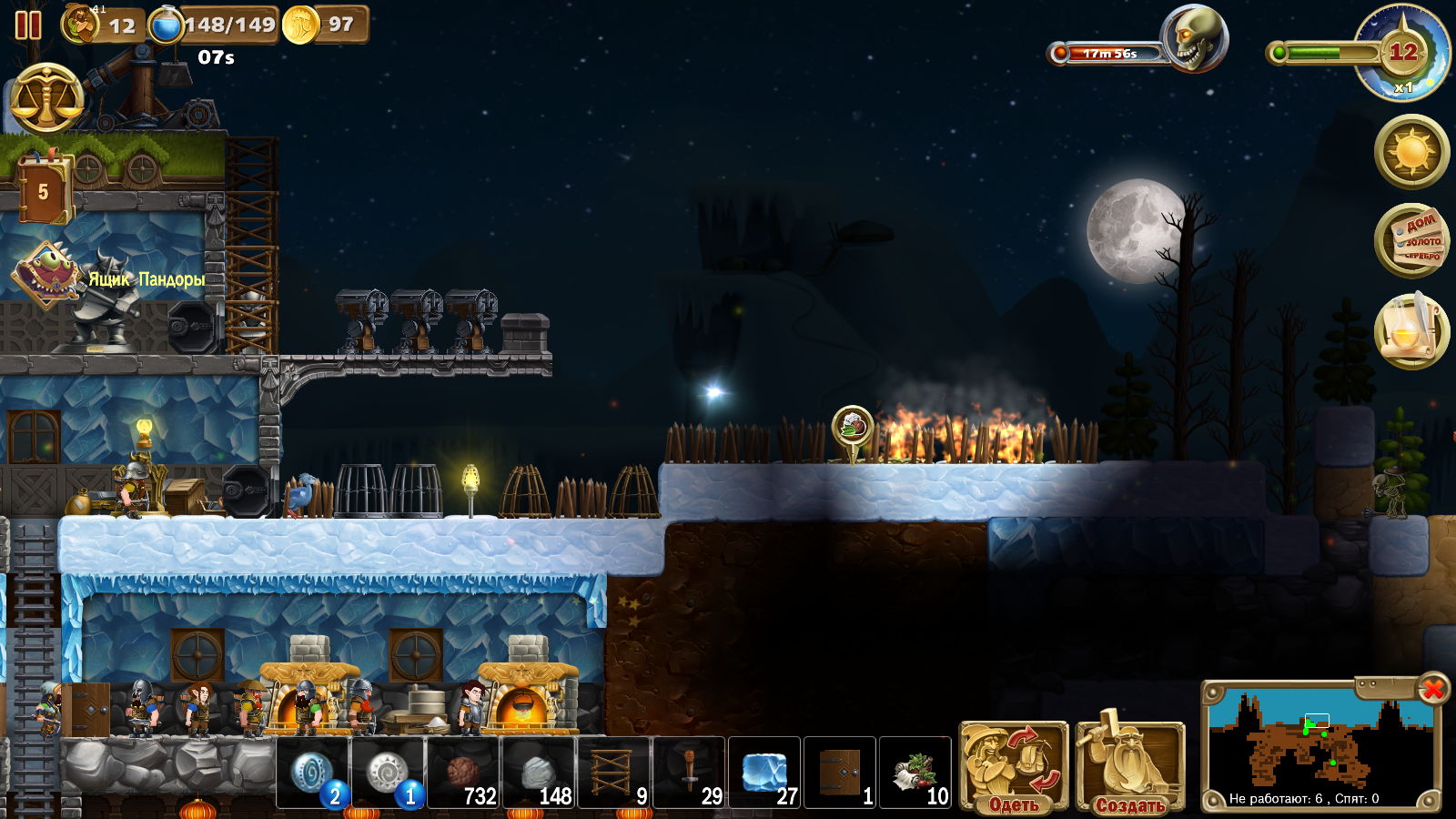Pause the game with the pause button
This screenshot has height=819, width=1456.
click(28, 25)
